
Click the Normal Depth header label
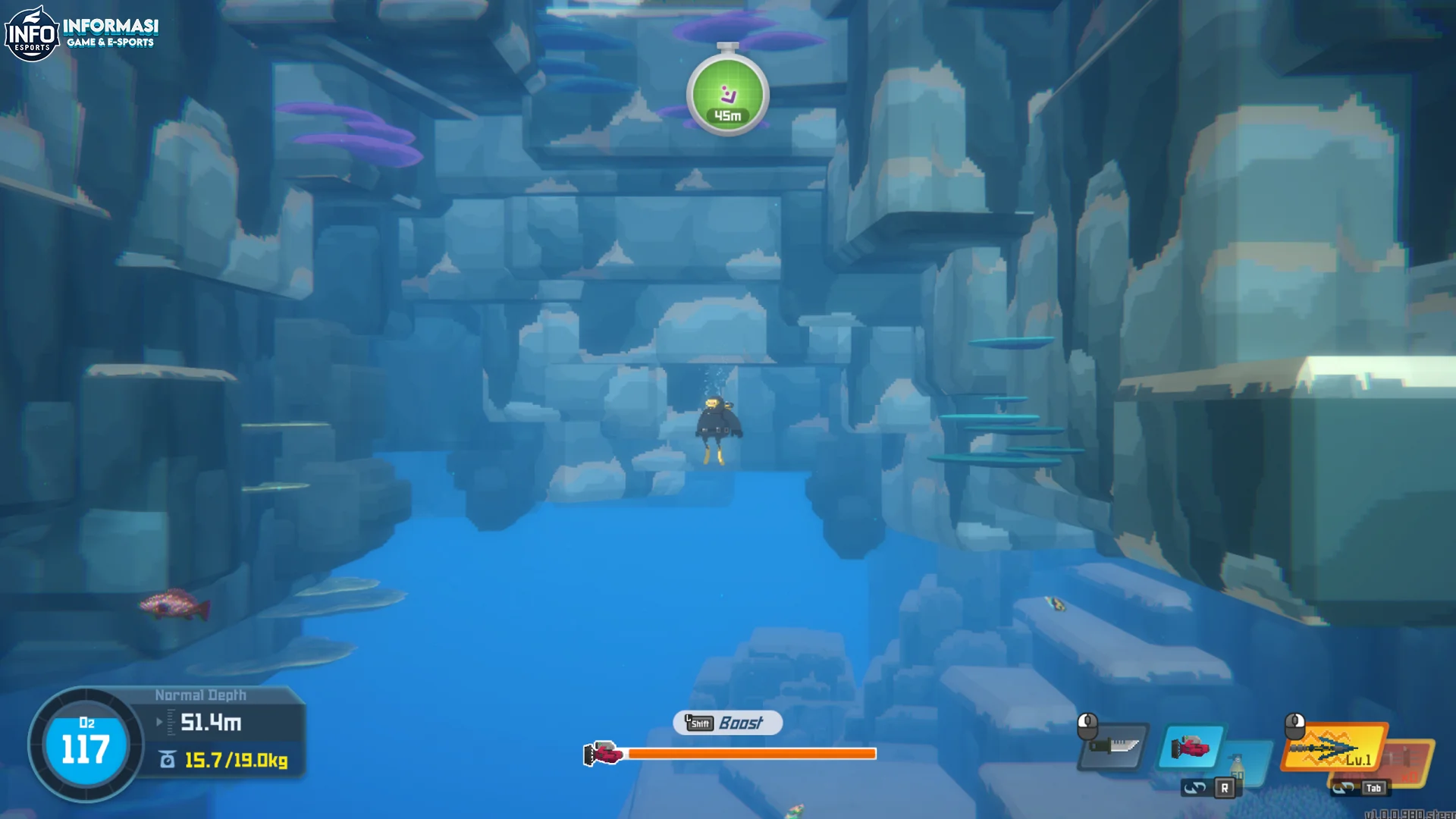click(201, 694)
